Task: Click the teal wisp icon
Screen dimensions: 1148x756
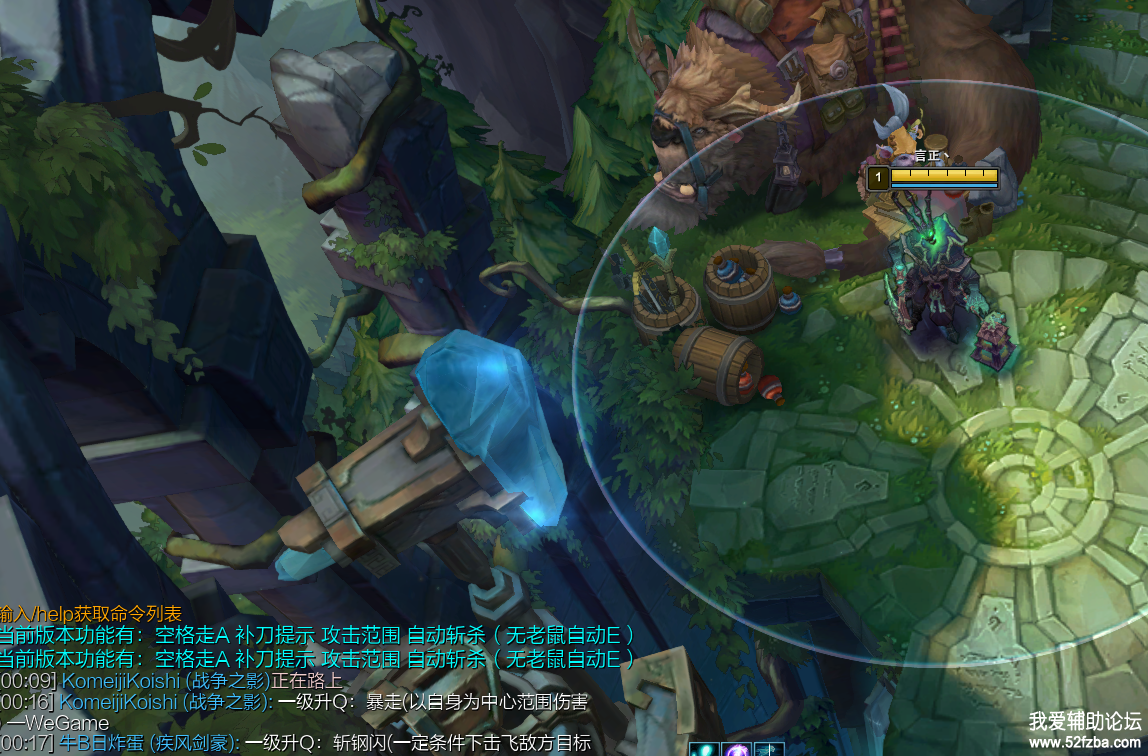Action: (x=703, y=750)
